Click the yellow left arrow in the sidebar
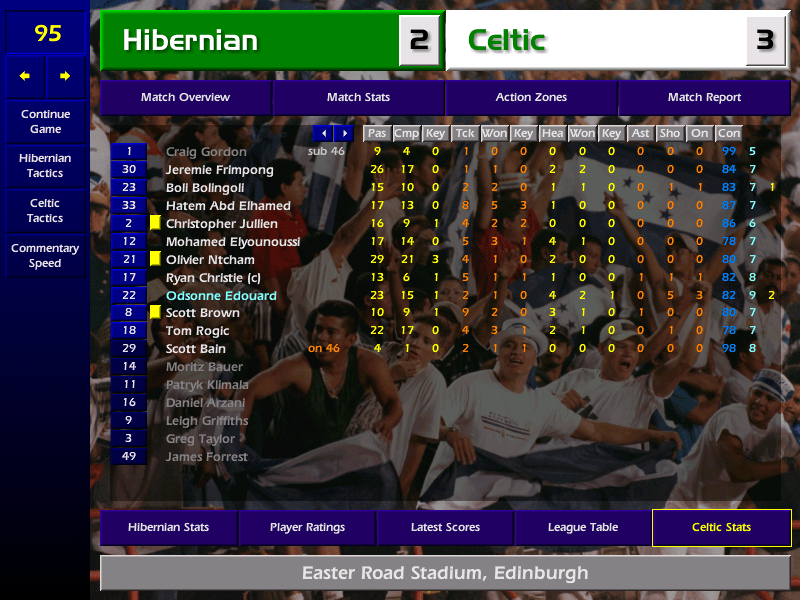This screenshot has width=800, height=600. [25, 76]
